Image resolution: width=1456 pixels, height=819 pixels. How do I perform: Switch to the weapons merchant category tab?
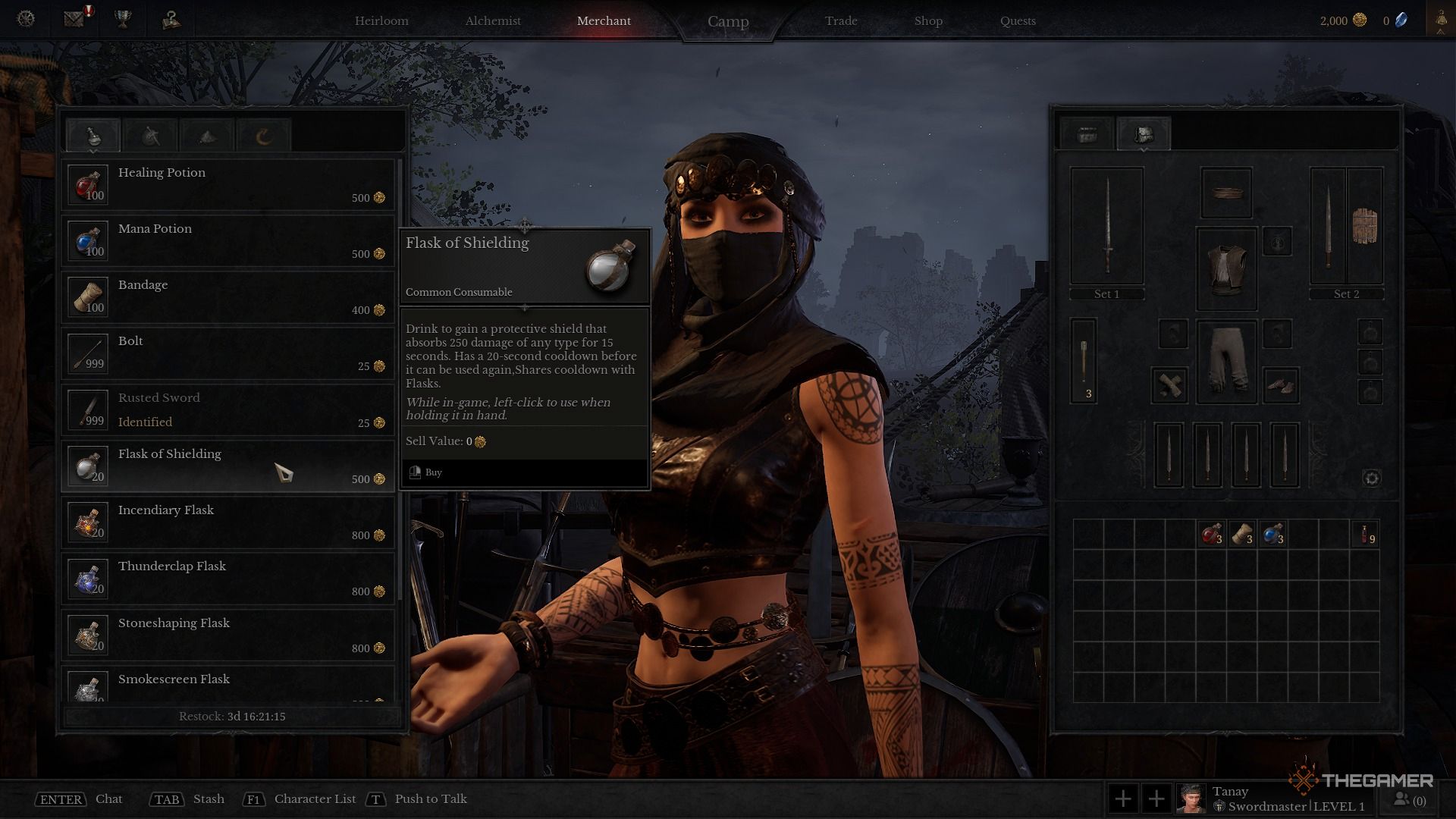pyautogui.click(x=150, y=136)
